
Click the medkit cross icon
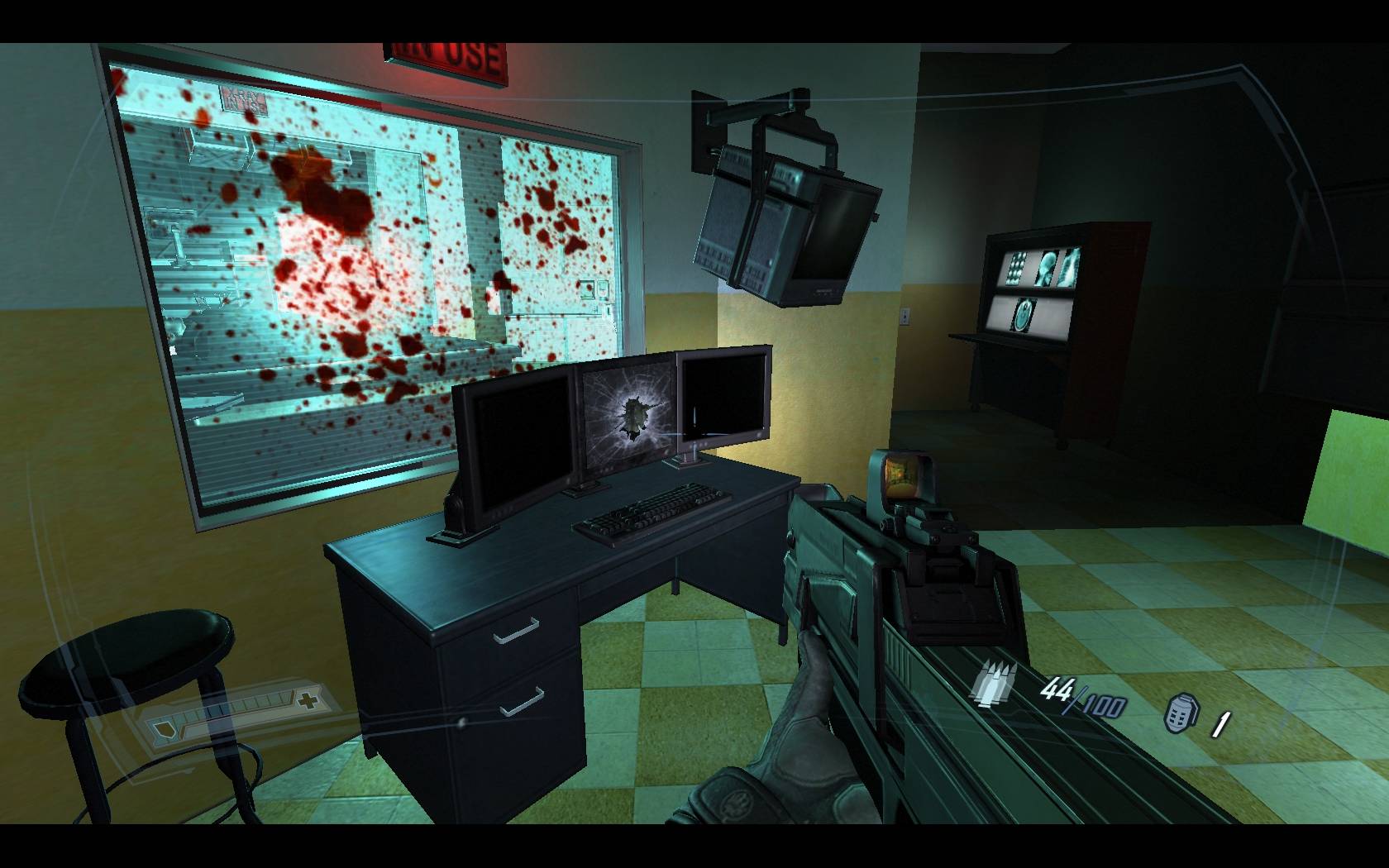click(309, 701)
